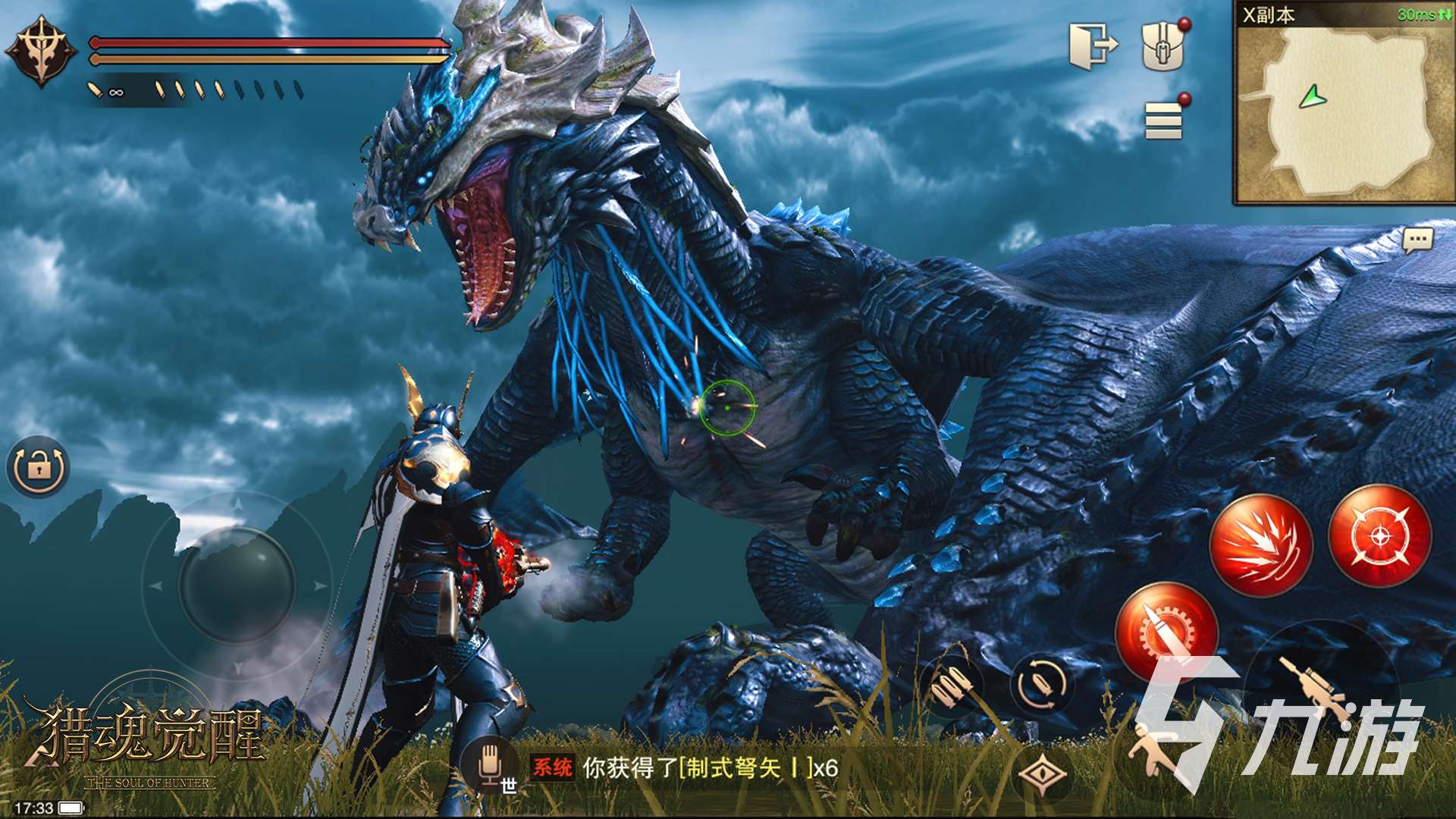This screenshot has height=819, width=1456.
Task: Use the gear bullet skill
Action: coord(1166,631)
